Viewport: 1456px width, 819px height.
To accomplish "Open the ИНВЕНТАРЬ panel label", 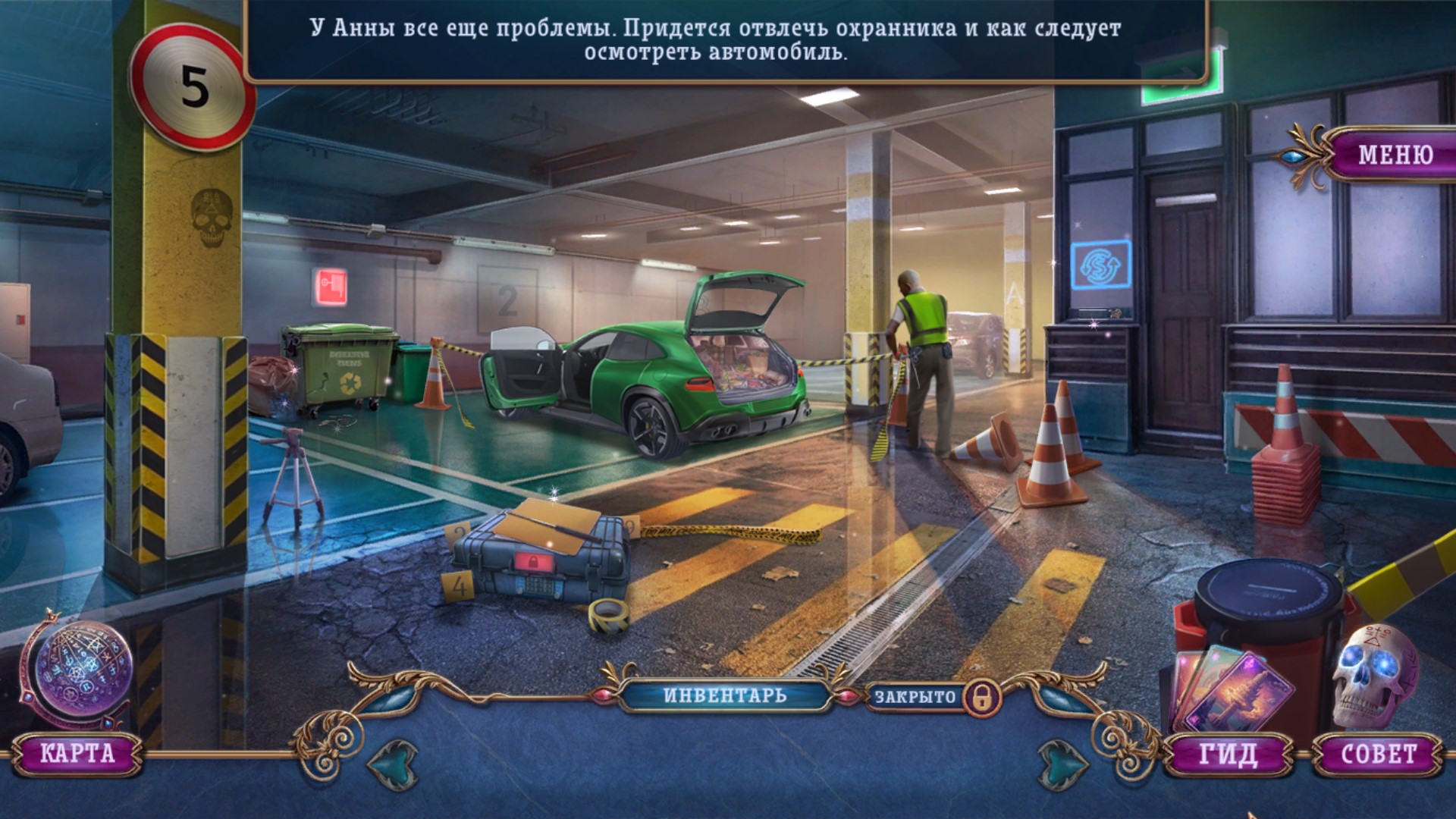I will point(725,695).
